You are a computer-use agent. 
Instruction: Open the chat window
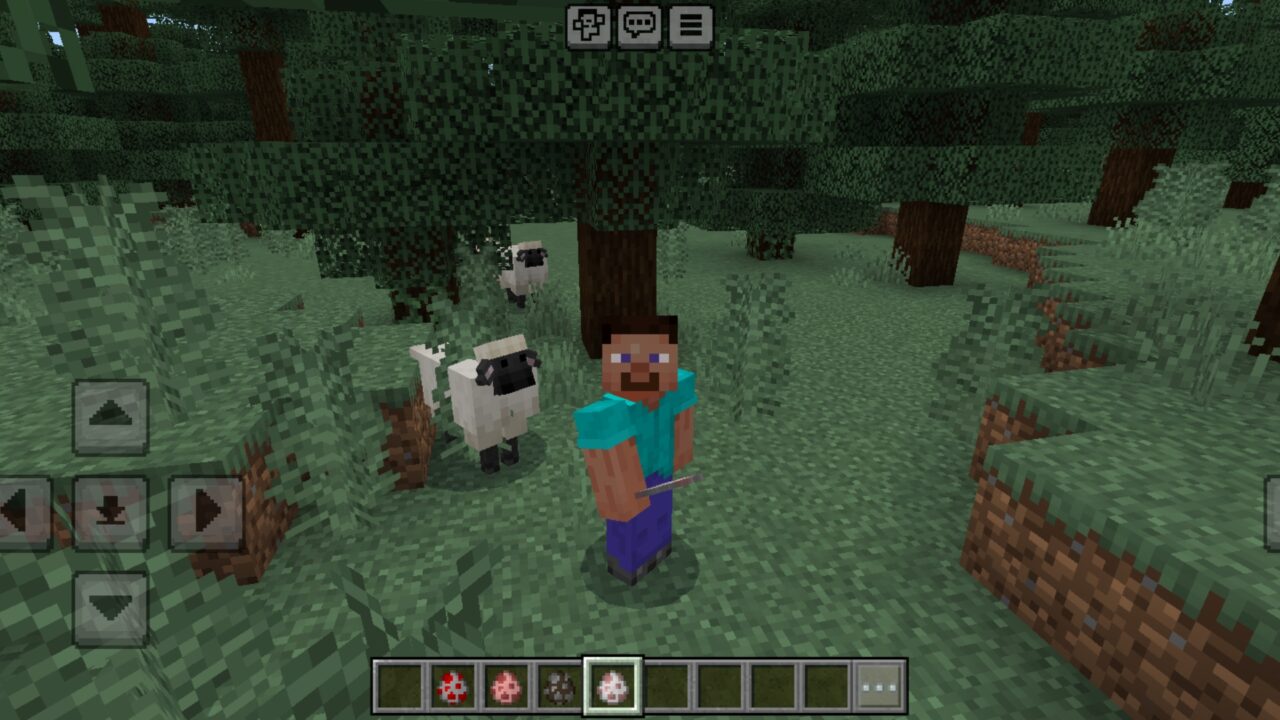[638, 27]
